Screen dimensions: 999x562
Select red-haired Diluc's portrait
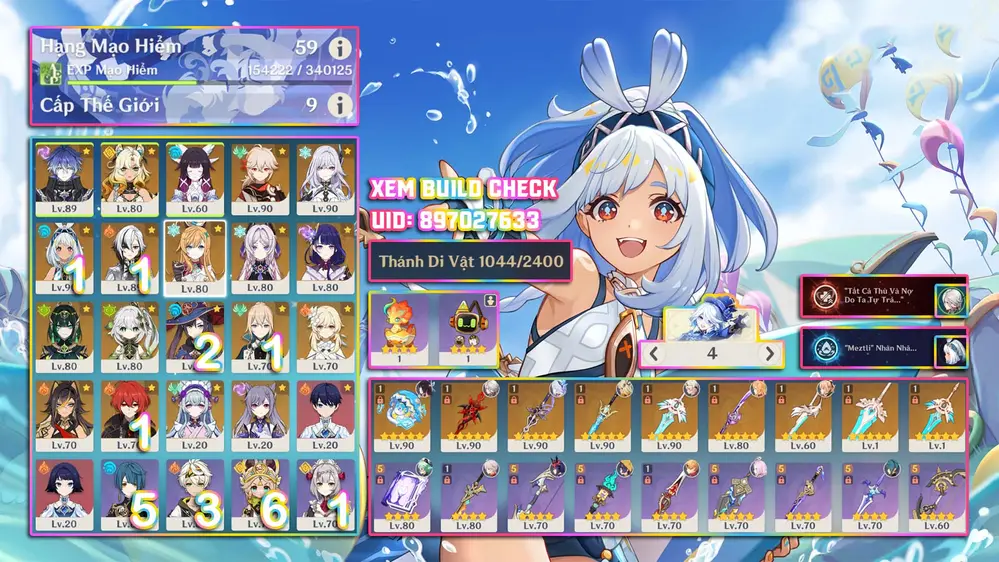[129, 410]
